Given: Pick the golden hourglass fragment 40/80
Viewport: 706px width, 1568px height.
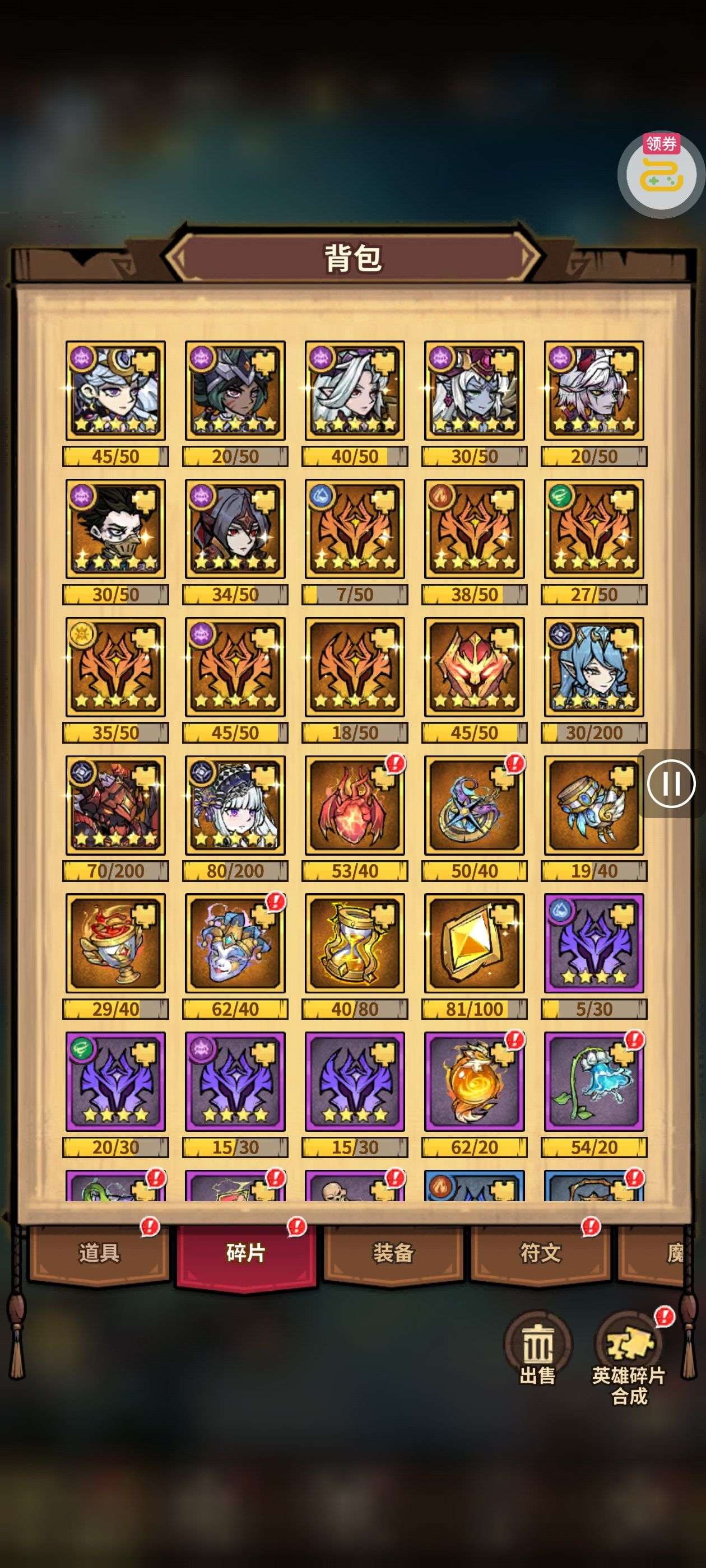Looking at the screenshot, I should click(x=355, y=944).
